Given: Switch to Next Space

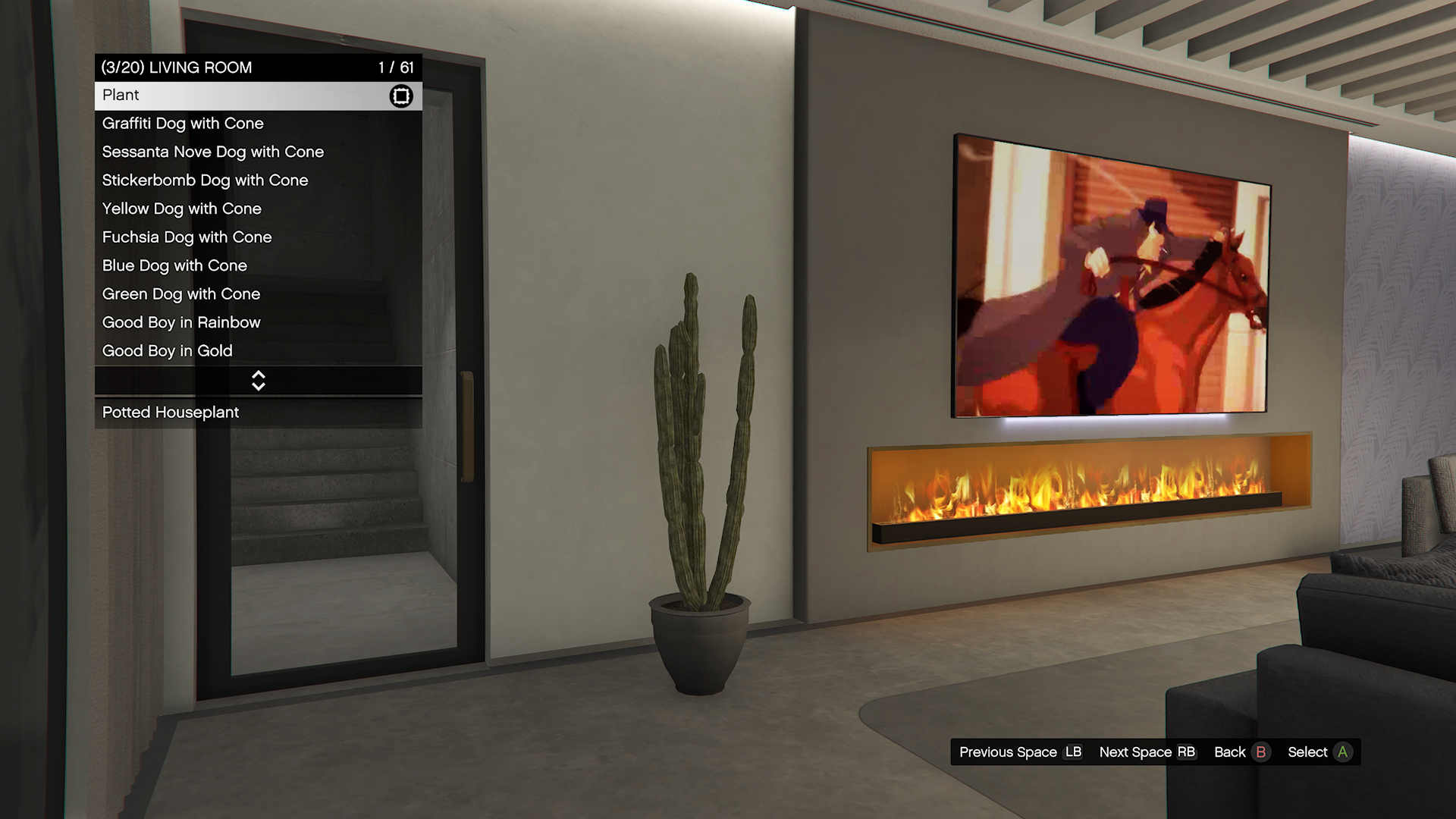Looking at the screenshot, I should coord(1147,752).
